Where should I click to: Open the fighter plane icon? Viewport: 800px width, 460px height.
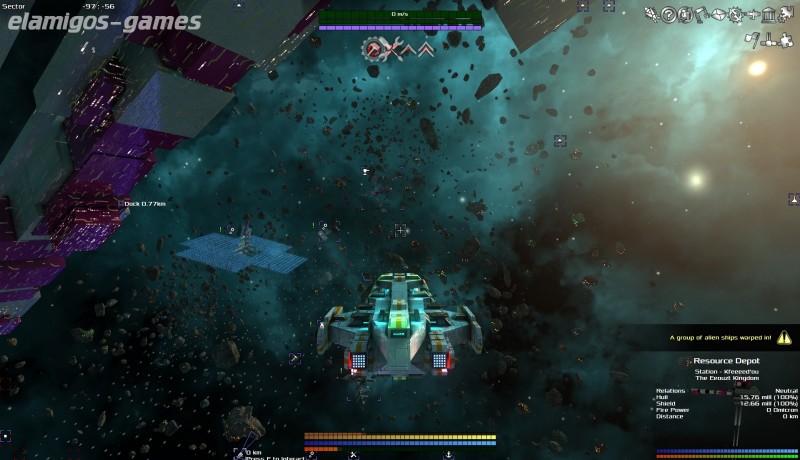pos(751,14)
